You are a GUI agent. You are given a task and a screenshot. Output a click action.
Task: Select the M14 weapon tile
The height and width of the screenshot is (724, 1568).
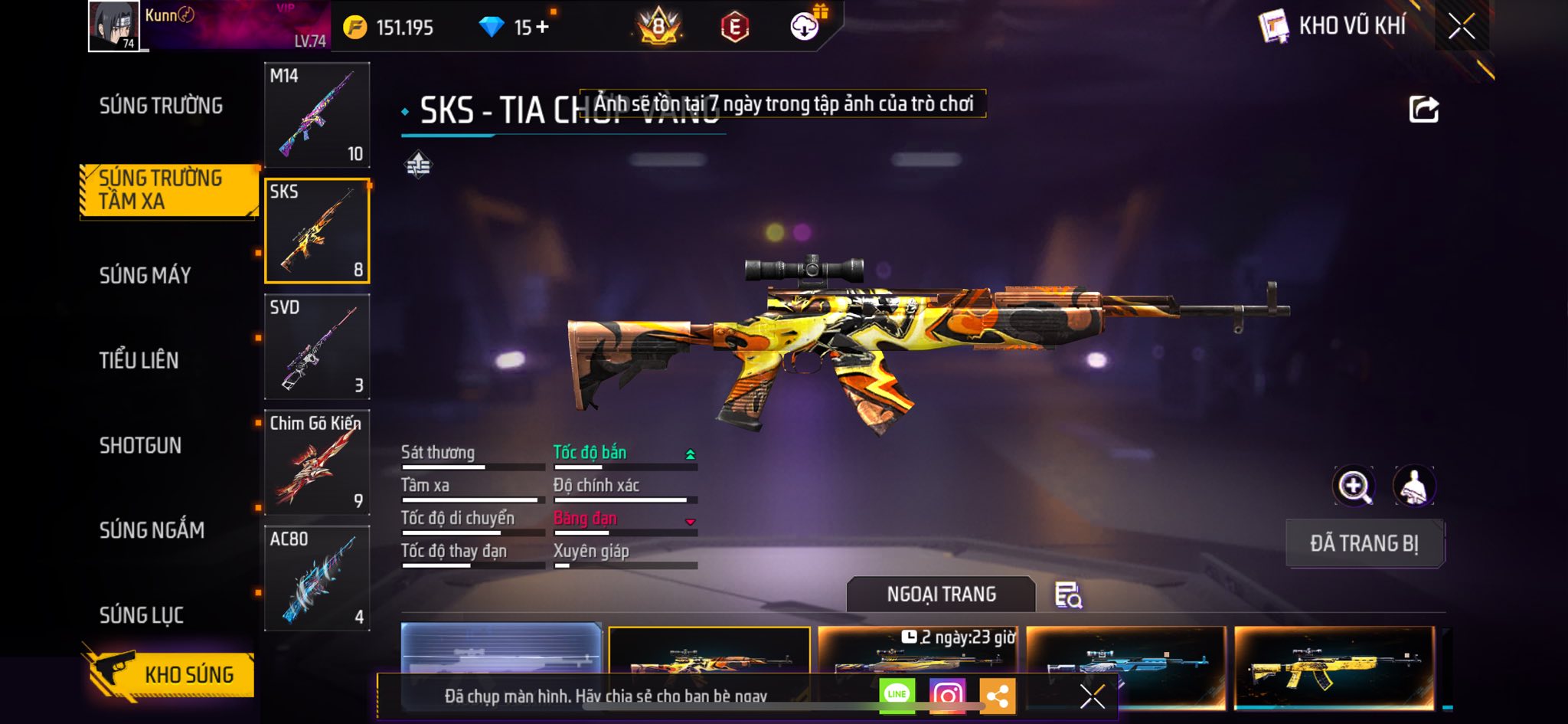click(317, 115)
